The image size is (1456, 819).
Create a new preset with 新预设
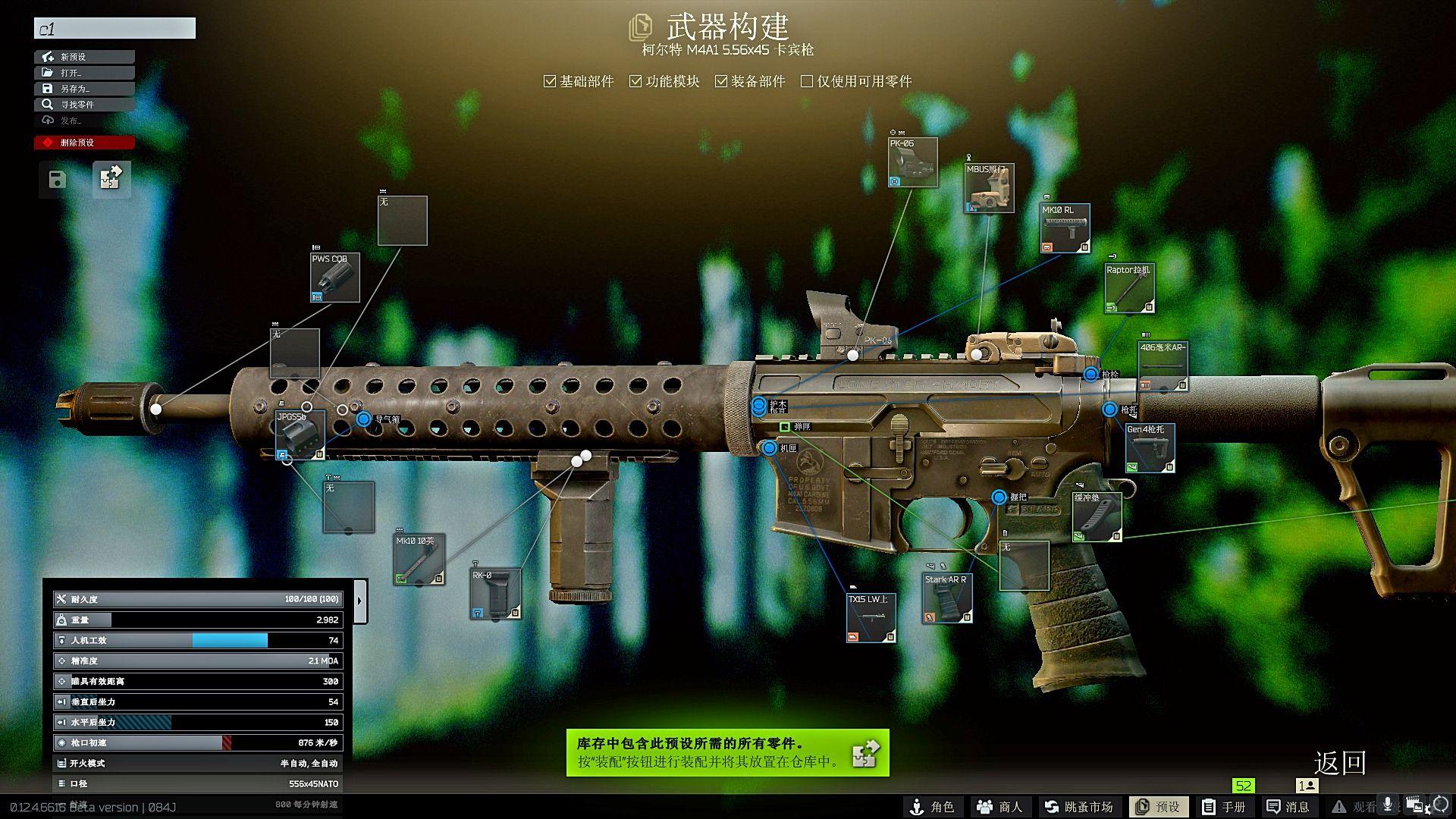pyautogui.click(x=84, y=57)
